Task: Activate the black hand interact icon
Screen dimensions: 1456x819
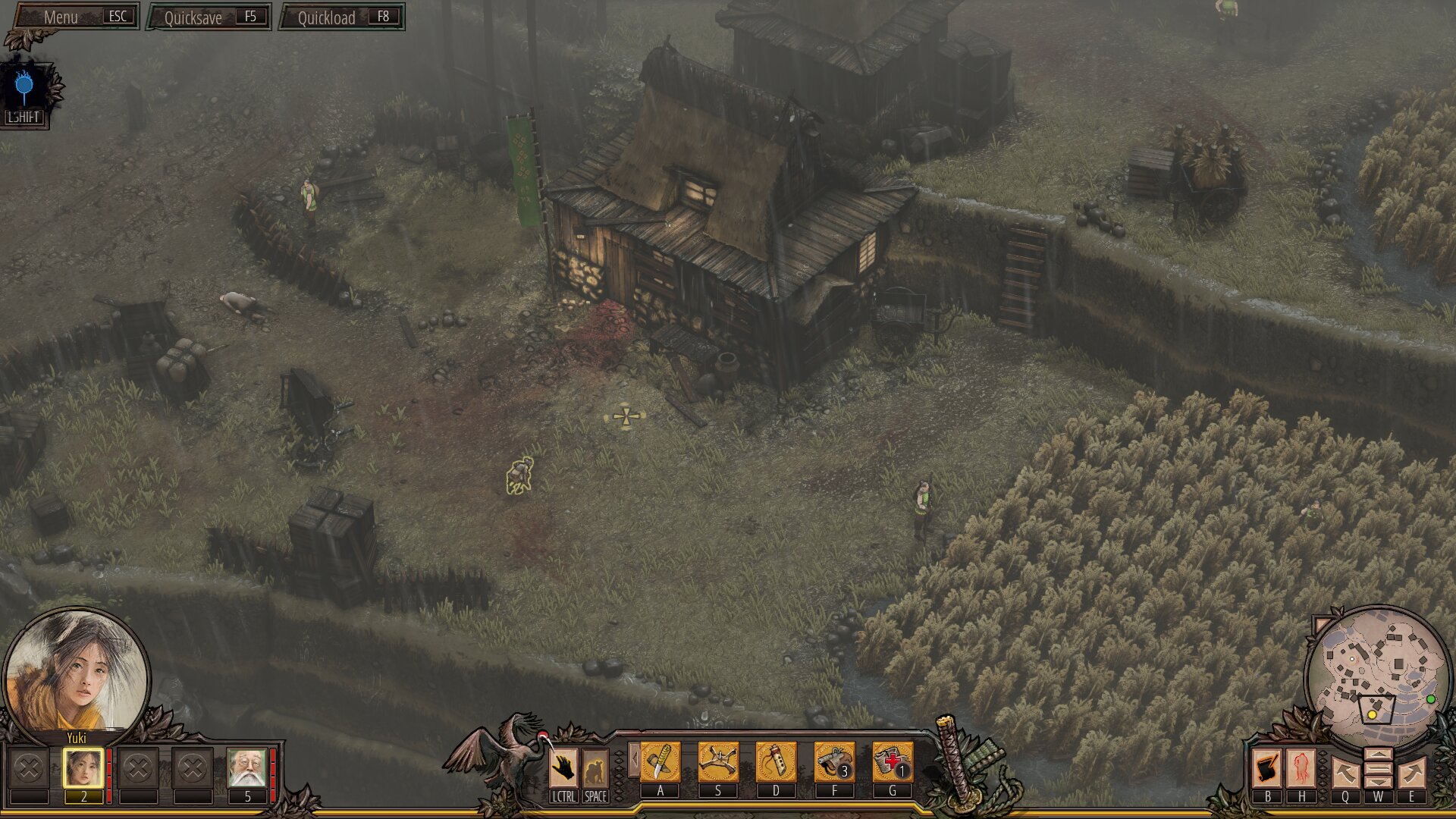Action: pos(563,767)
